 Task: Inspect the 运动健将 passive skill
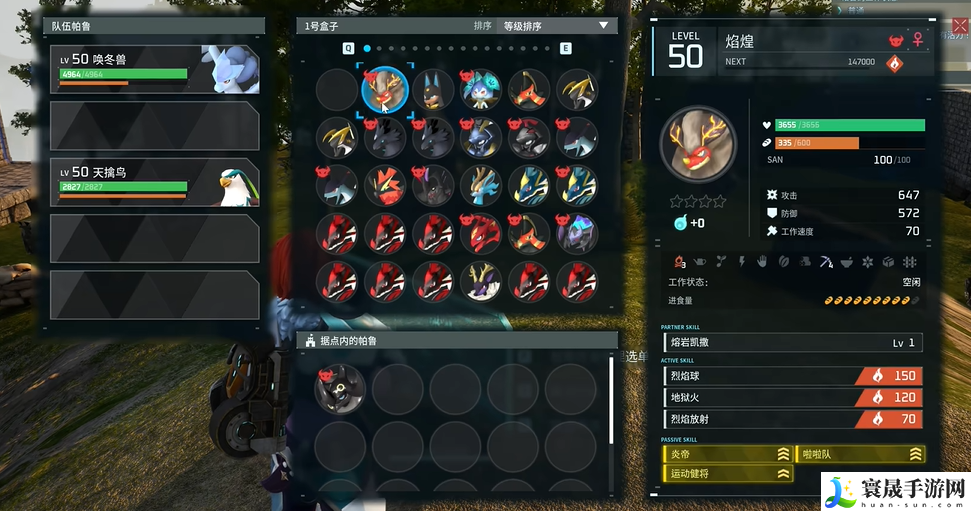click(x=725, y=473)
